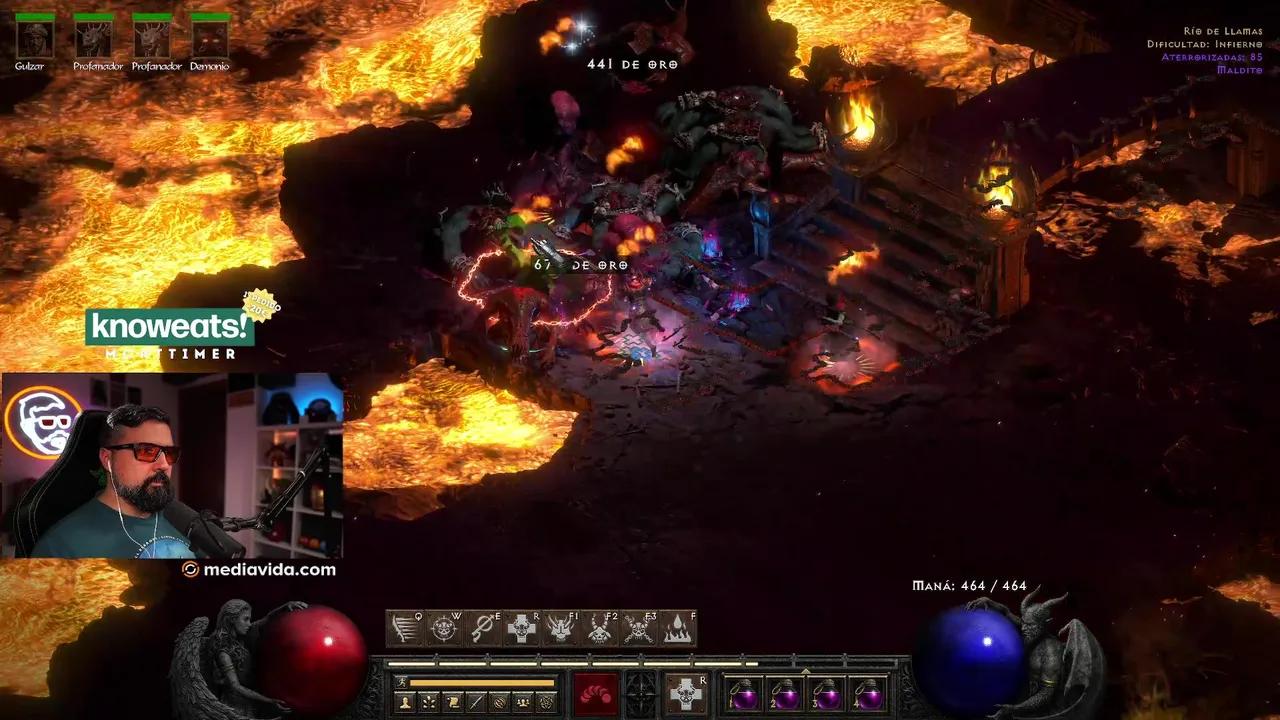Use the purple potion in belt slot 1

point(743,694)
